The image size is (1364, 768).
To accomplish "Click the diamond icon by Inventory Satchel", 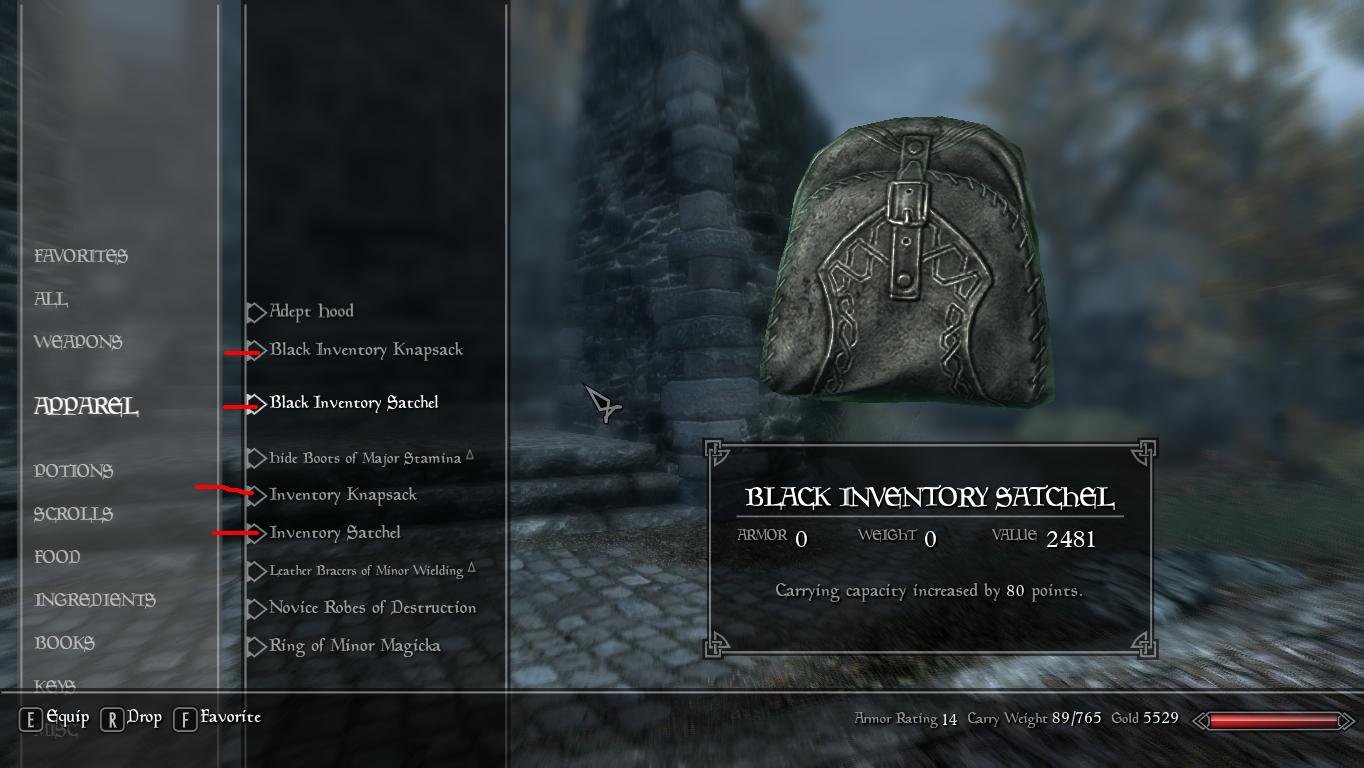I will (257, 532).
